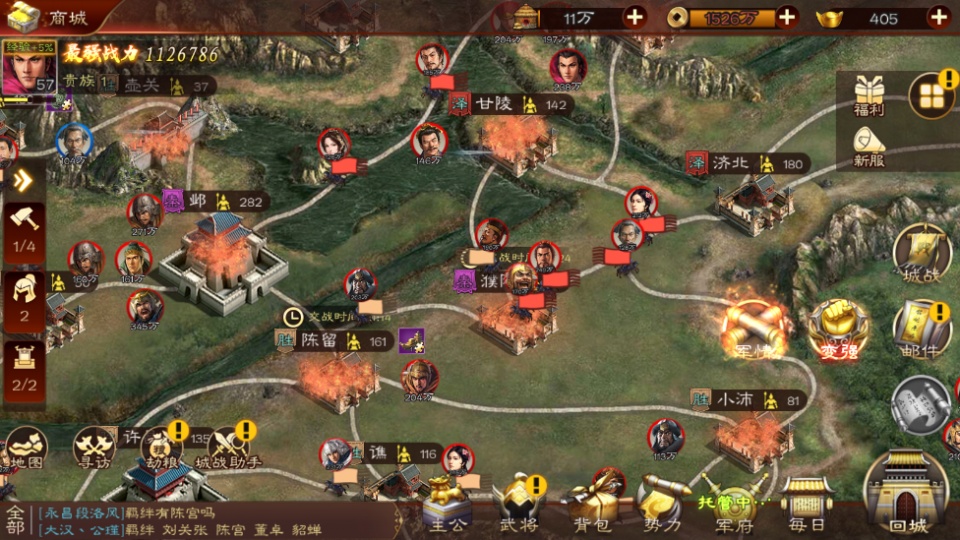Viewport: 960px width, 540px height.
Task: Return to city with 回城 button
Action: click(x=906, y=495)
